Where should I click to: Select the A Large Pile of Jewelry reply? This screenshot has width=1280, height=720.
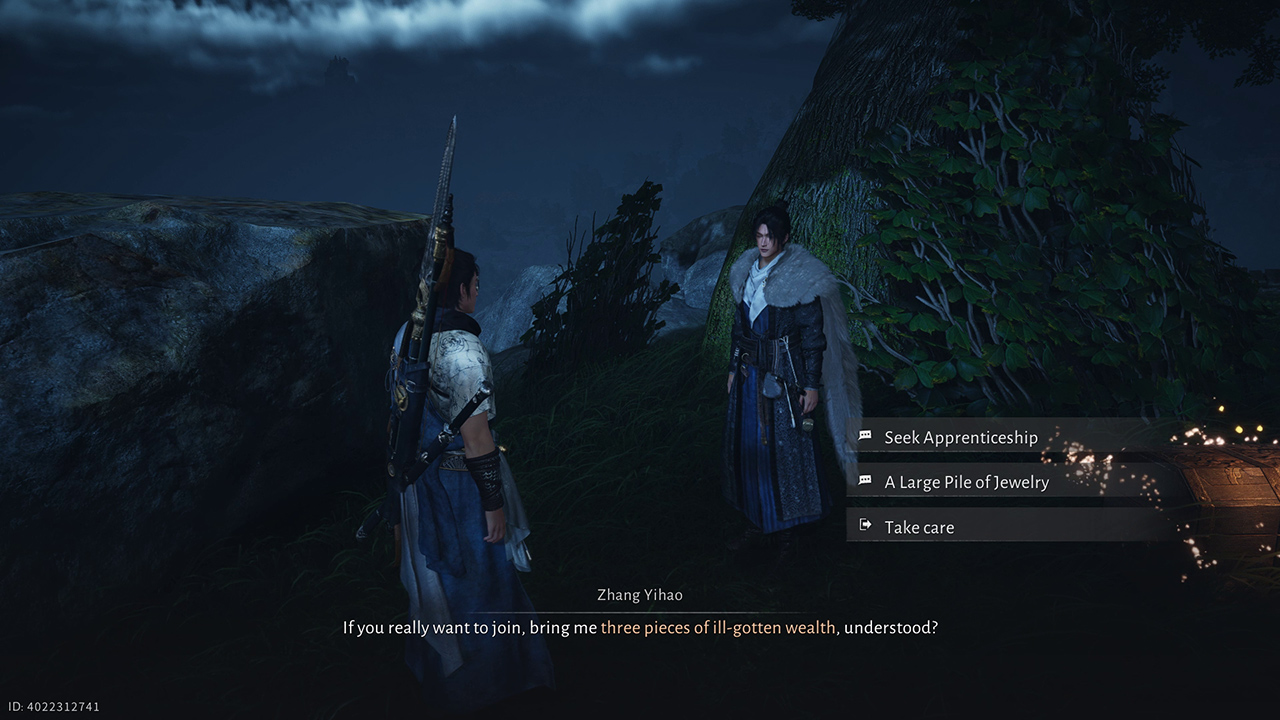(x=966, y=482)
